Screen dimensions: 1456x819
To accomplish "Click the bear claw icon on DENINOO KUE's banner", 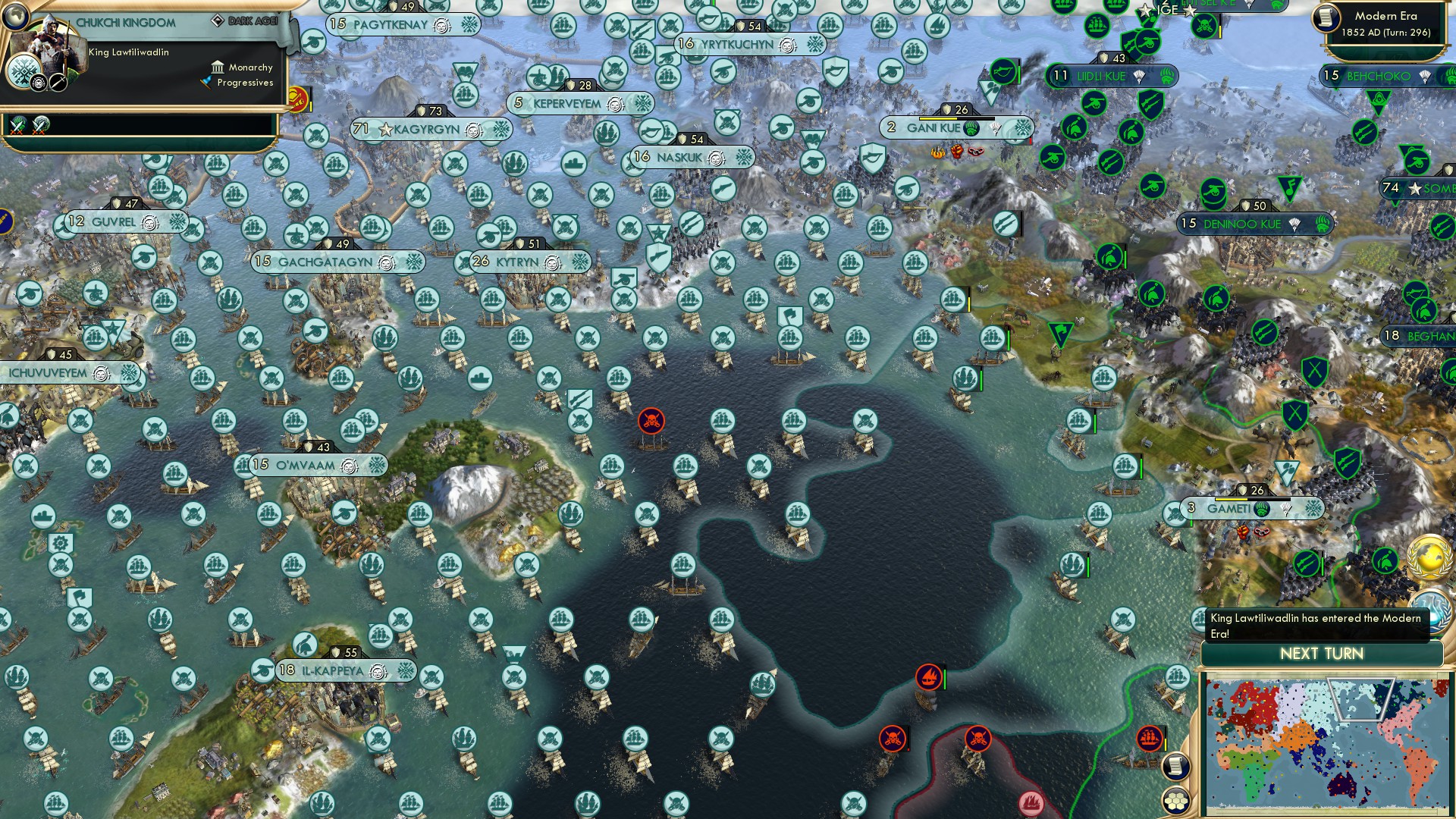I will point(1322,225).
